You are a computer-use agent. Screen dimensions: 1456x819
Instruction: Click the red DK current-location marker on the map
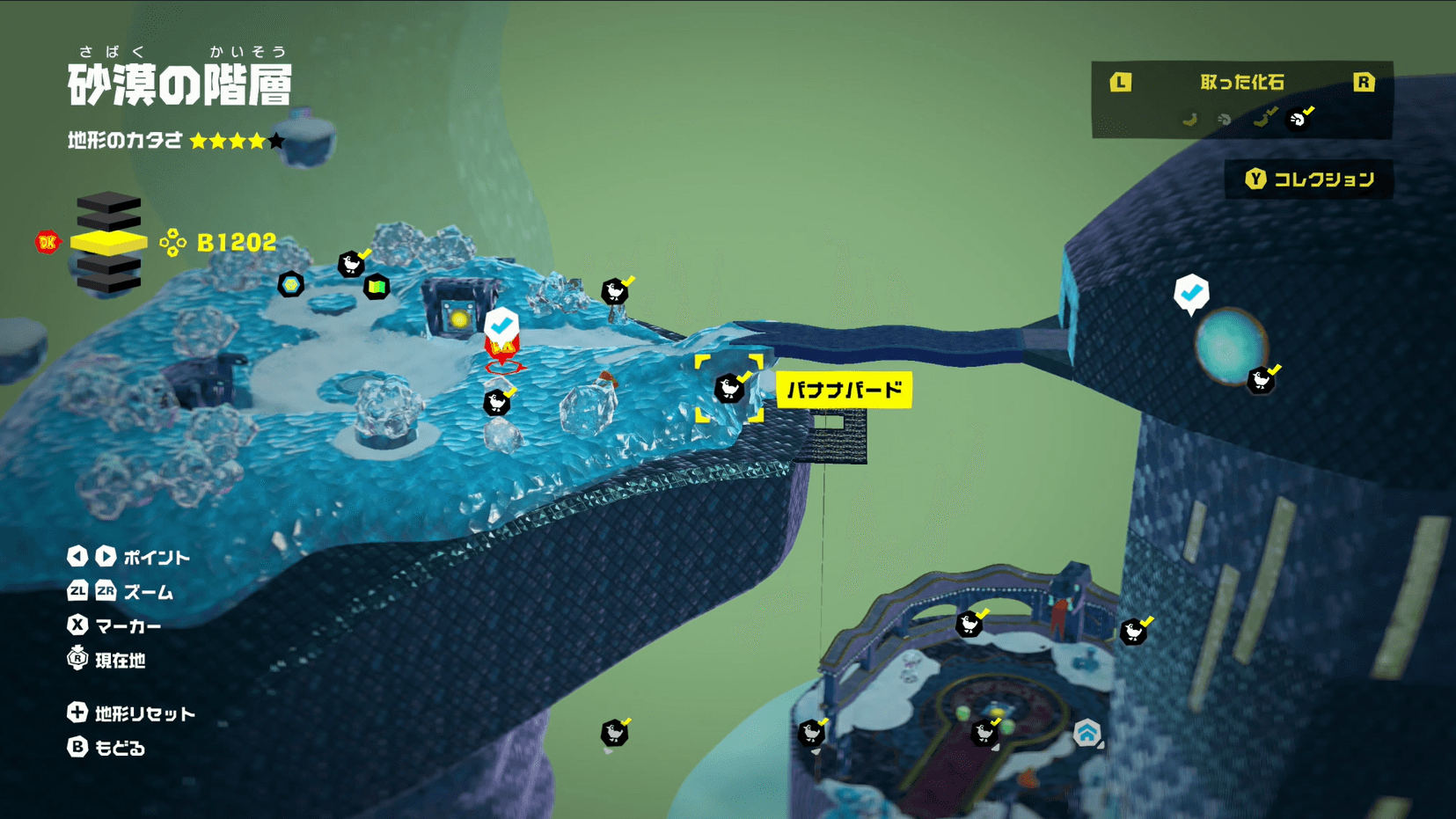tap(502, 353)
